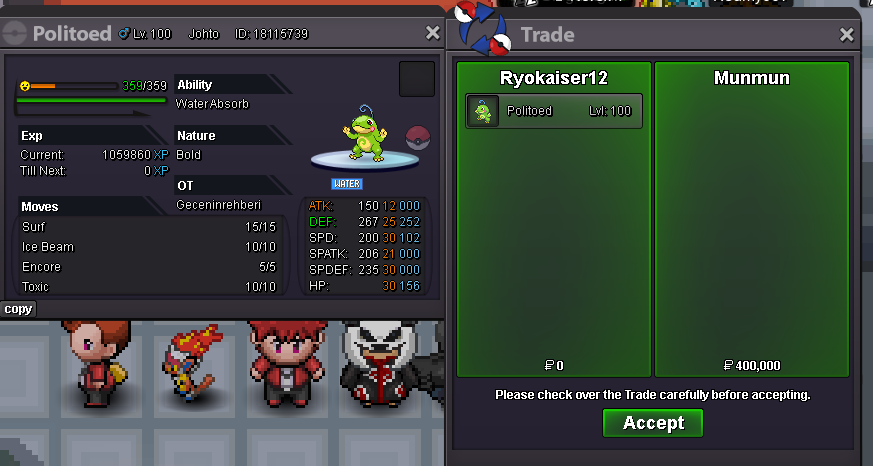Select Politoed in Ryokaiser12's trade list

click(554, 111)
